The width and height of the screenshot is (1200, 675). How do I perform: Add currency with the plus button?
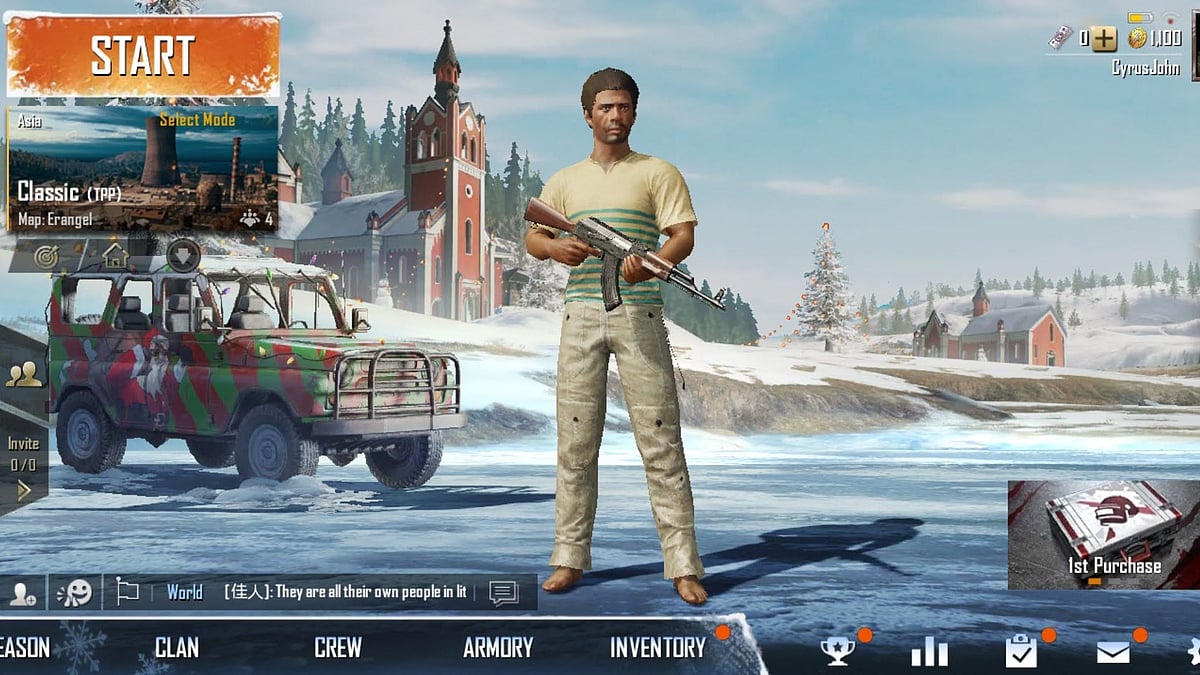[x=1103, y=39]
